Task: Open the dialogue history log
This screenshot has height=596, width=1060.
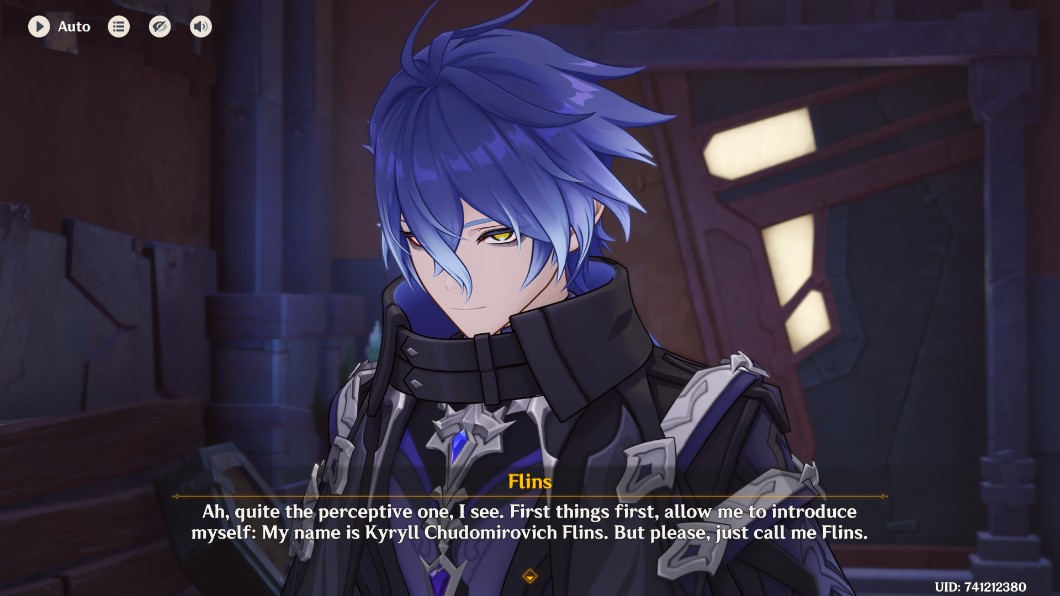Action: [x=119, y=26]
